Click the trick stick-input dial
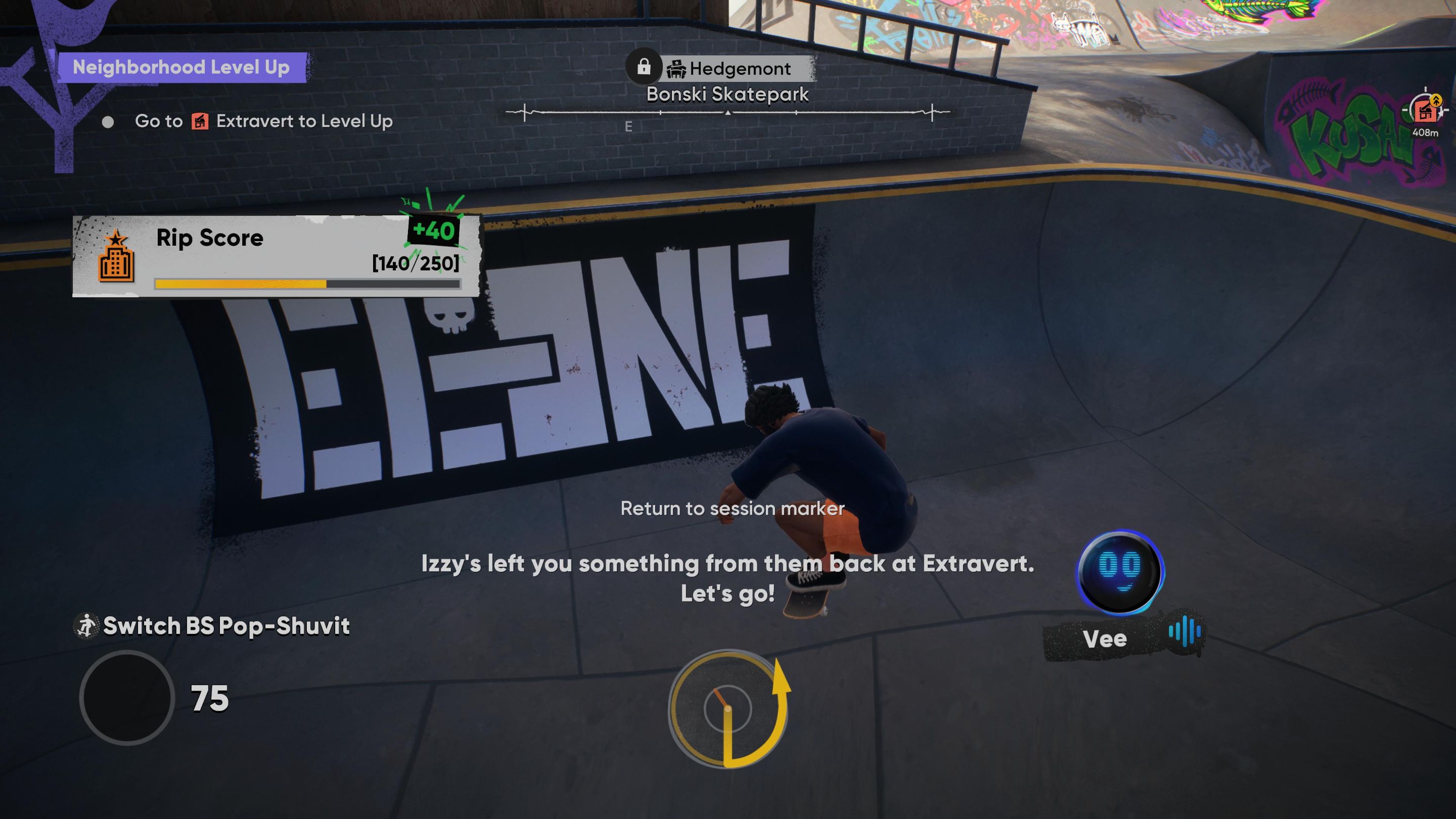 click(x=727, y=708)
